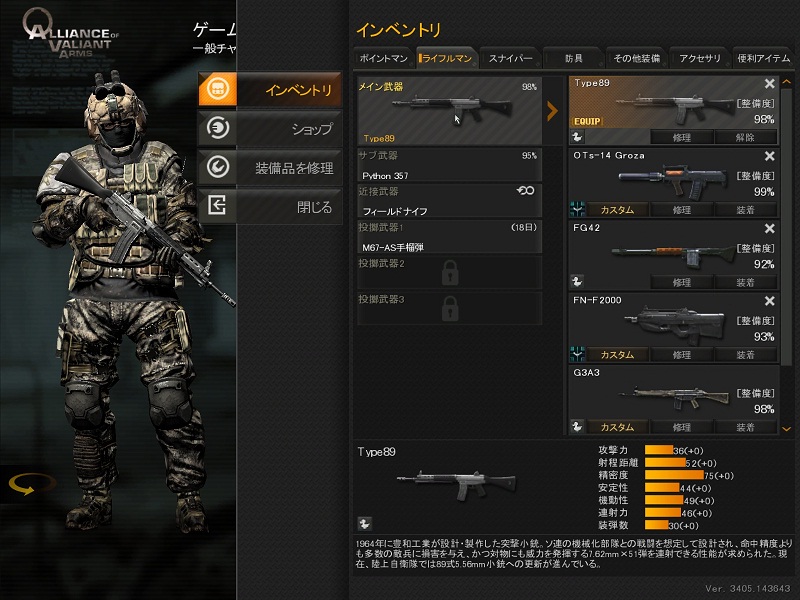Show the その他装備 tab
Image resolution: width=800 pixels, height=600 pixels.
tap(636, 58)
